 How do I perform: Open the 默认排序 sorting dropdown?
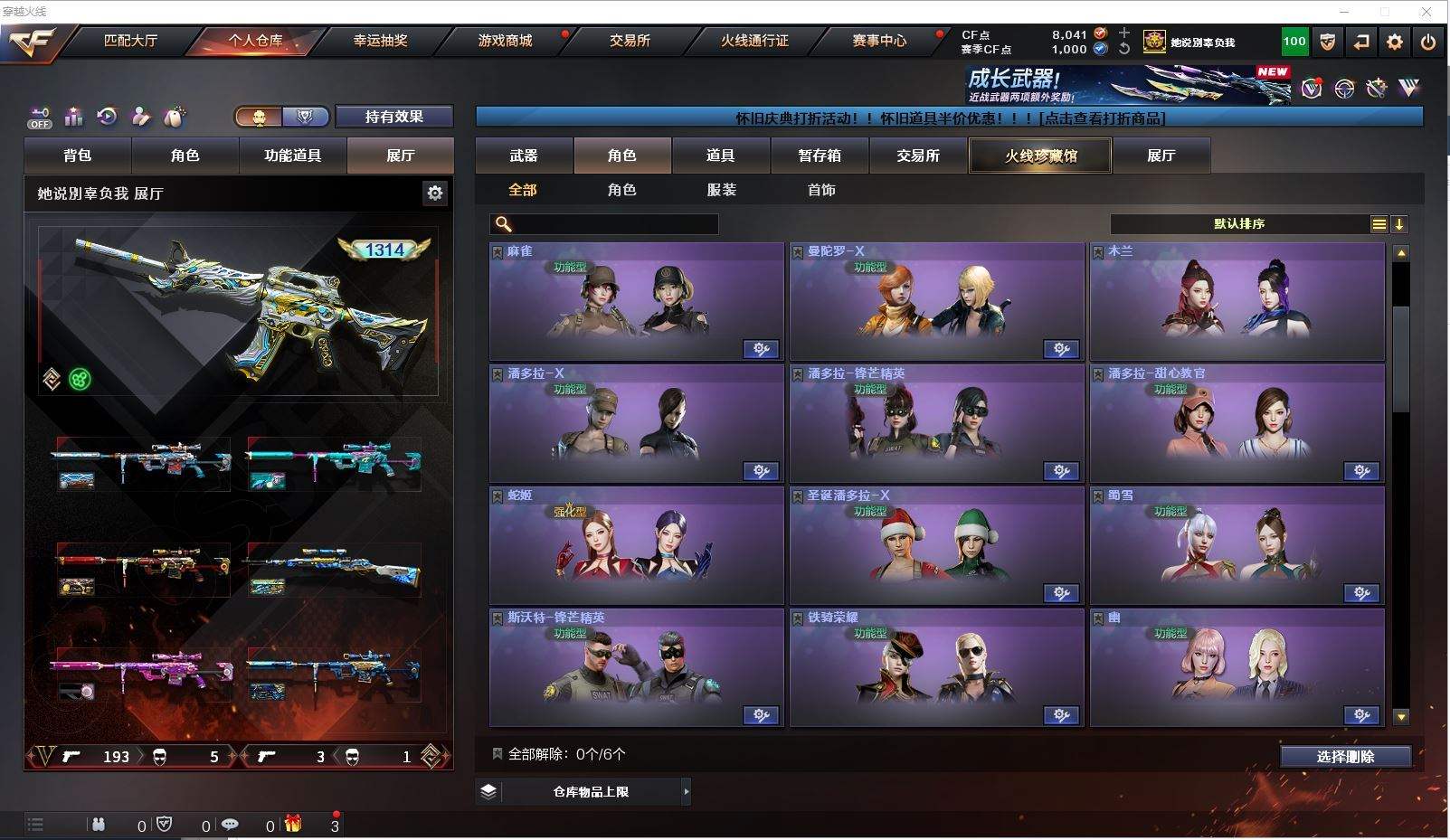pos(1239,224)
